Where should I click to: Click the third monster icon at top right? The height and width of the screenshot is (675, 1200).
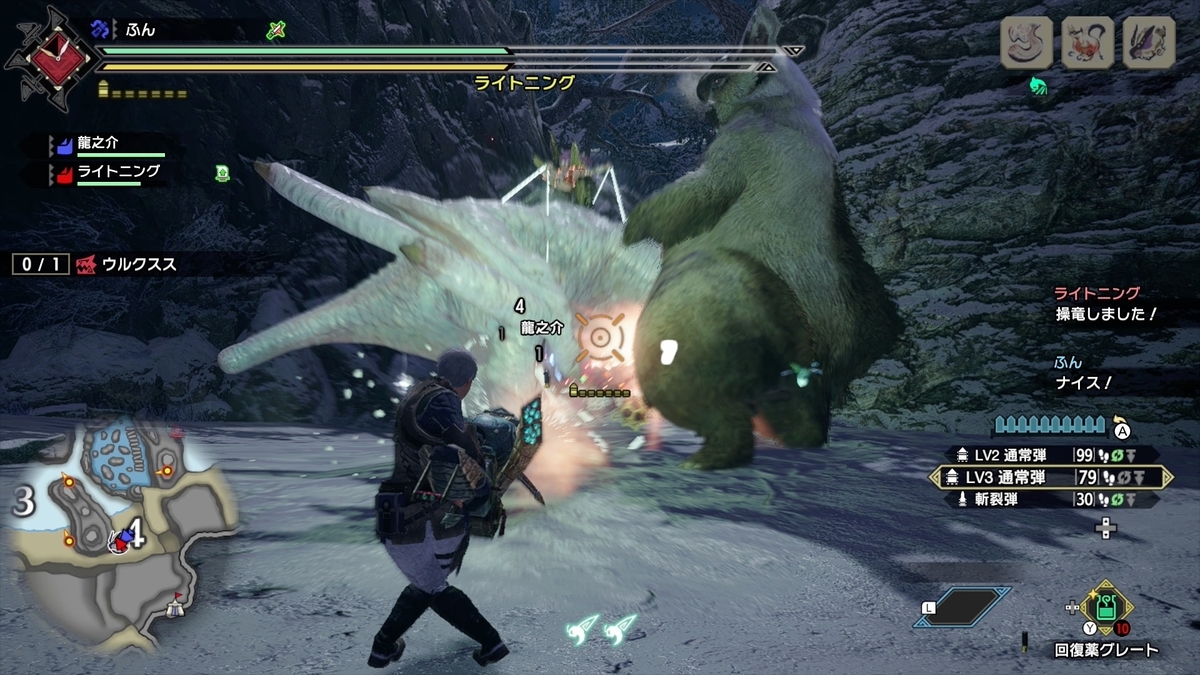click(x=1148, y=43)
